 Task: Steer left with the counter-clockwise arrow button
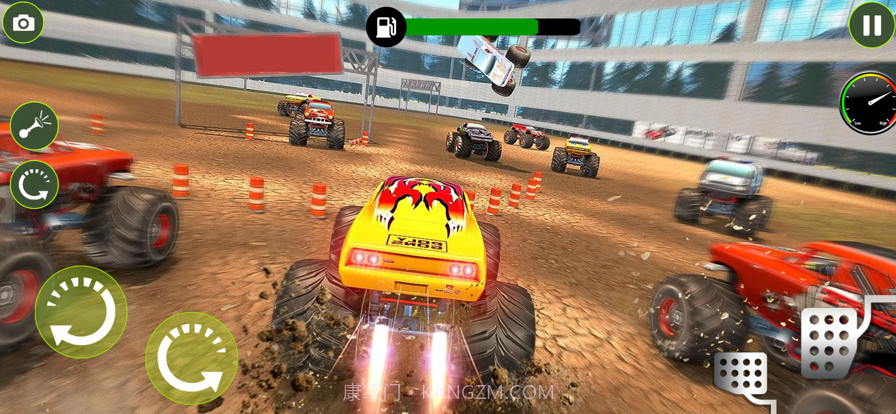pos(81,312)
